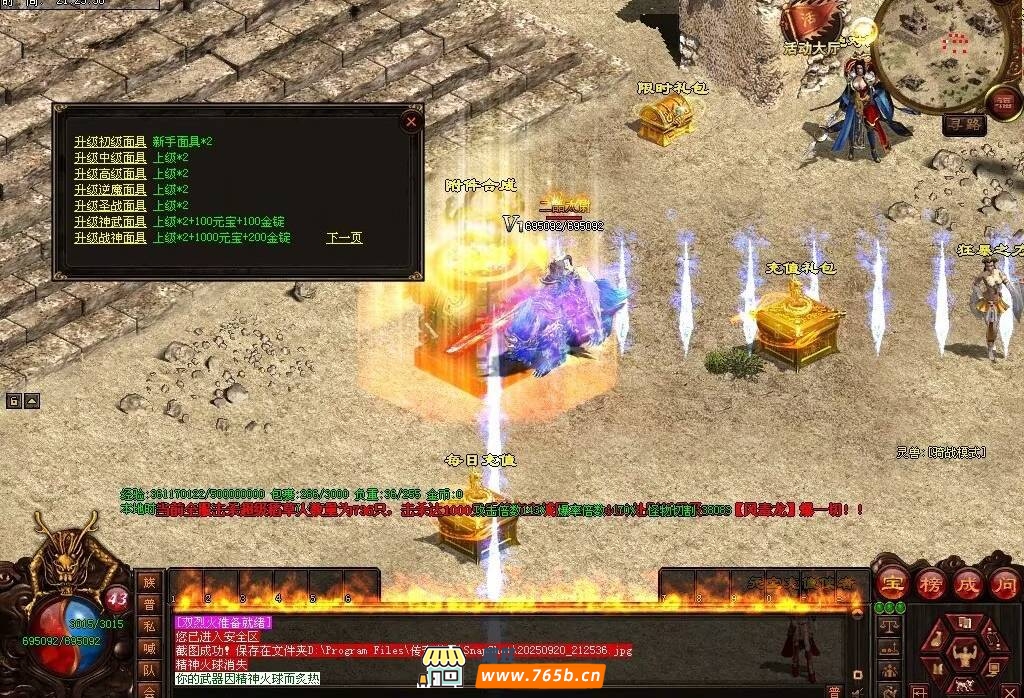Image resolution: width=1024 pixels, height=698 pixels.
Task: Select 升级高级面具 upgrade option
Action: click(110, 174)
